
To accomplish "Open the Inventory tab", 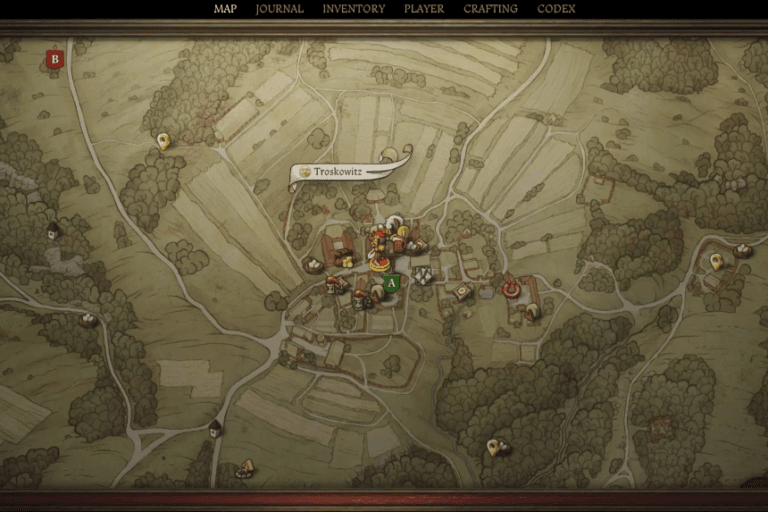I will pos(353,9).
